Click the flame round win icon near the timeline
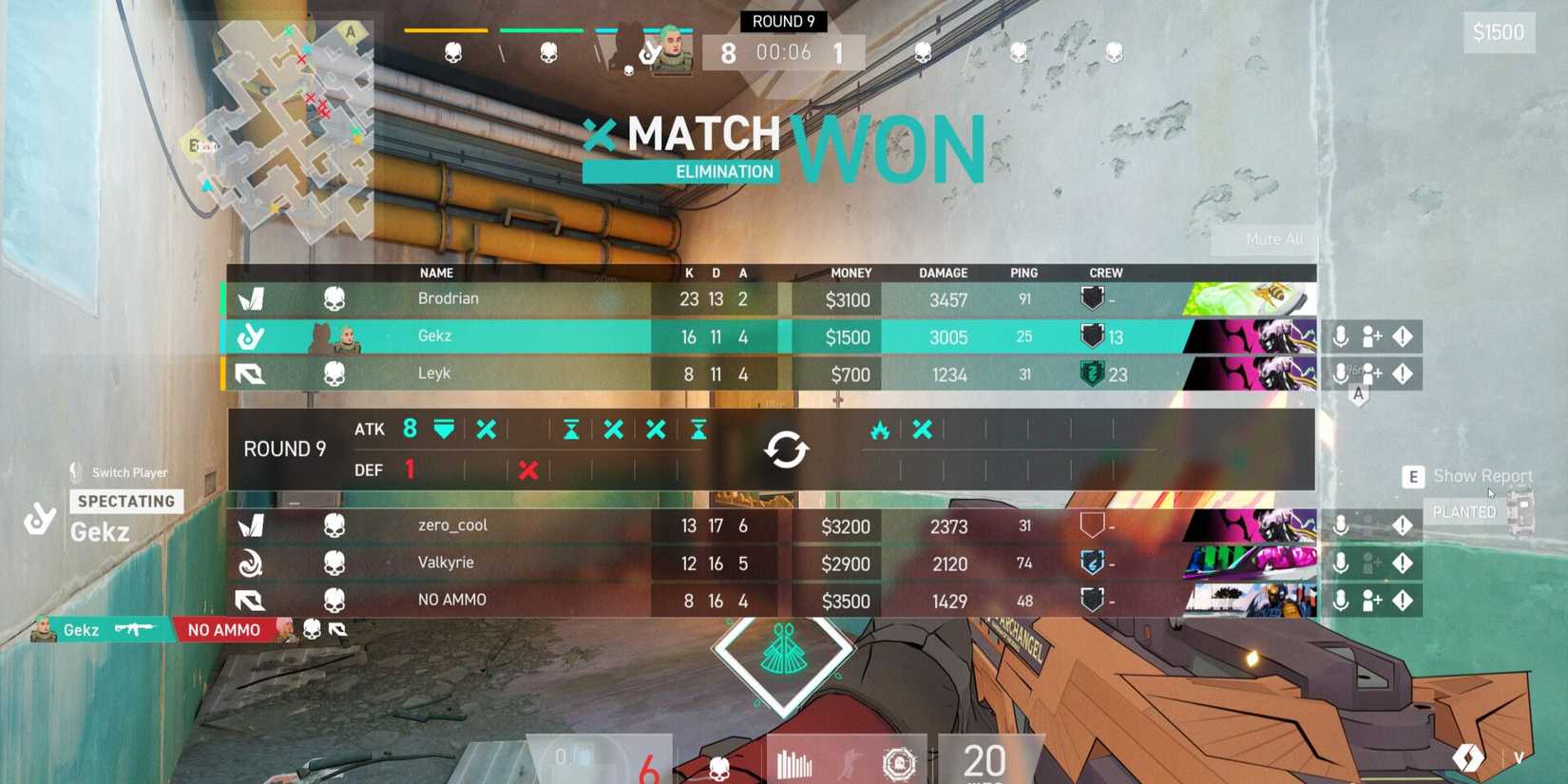The image size is (1568, 784). pyautogui.click(x=879, y=430)
